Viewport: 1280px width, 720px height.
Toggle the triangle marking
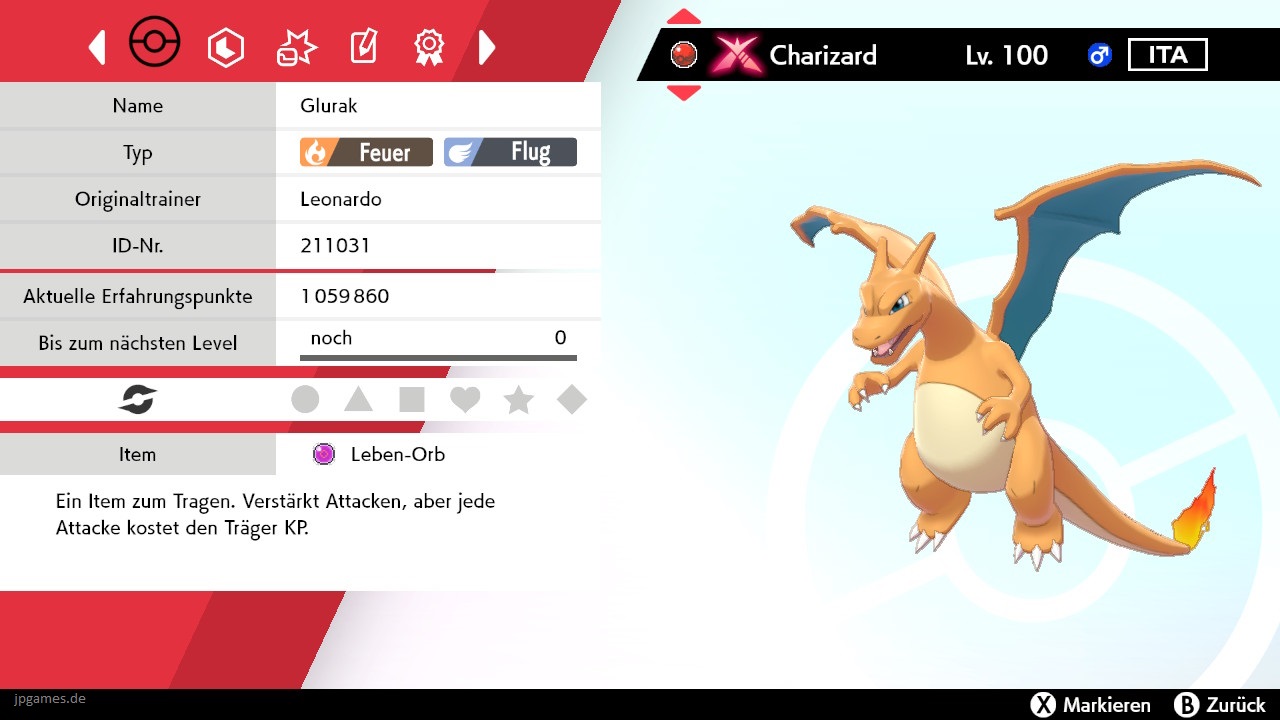click(x=358, y=400)
